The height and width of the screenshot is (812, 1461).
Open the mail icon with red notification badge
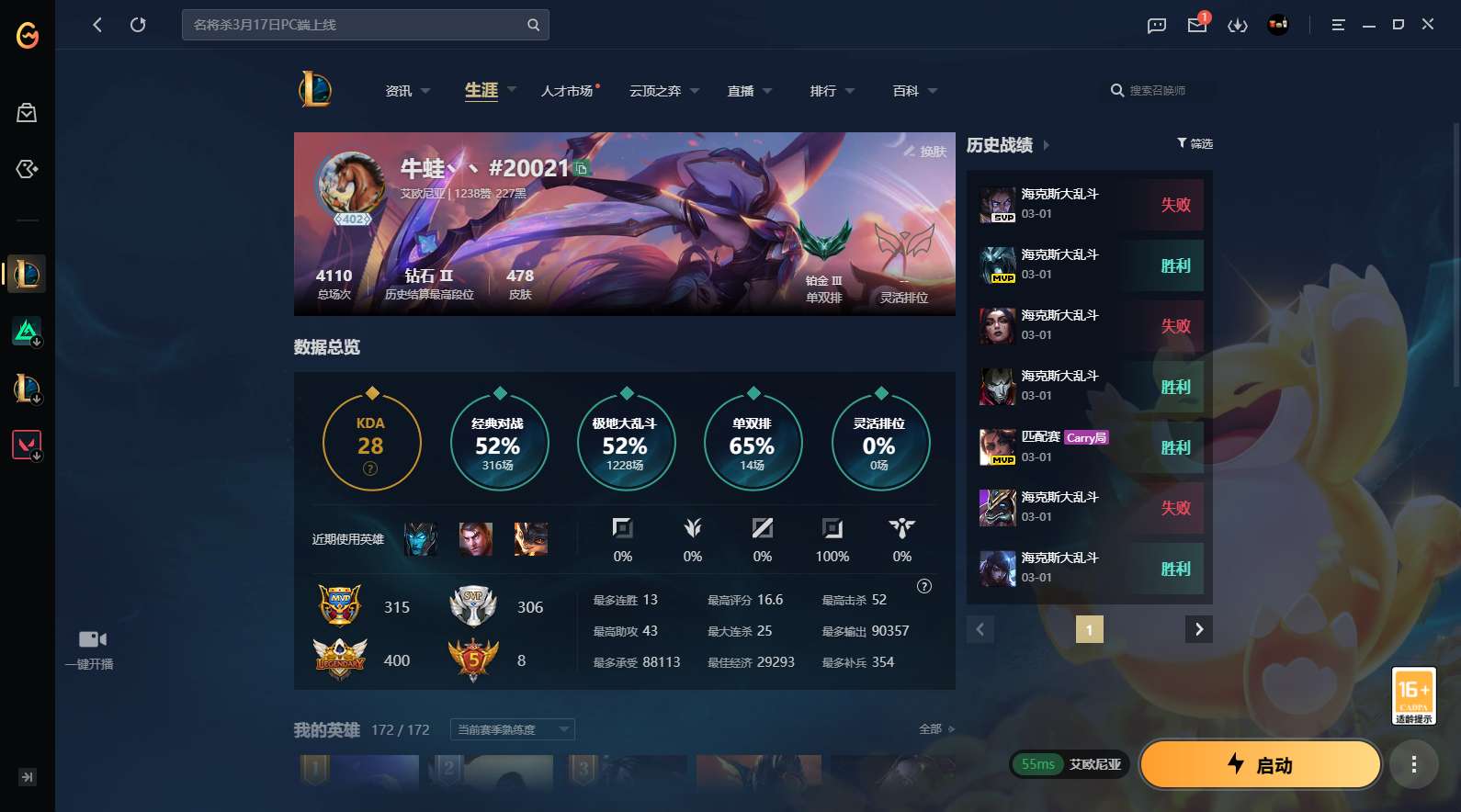point(1195,25)
